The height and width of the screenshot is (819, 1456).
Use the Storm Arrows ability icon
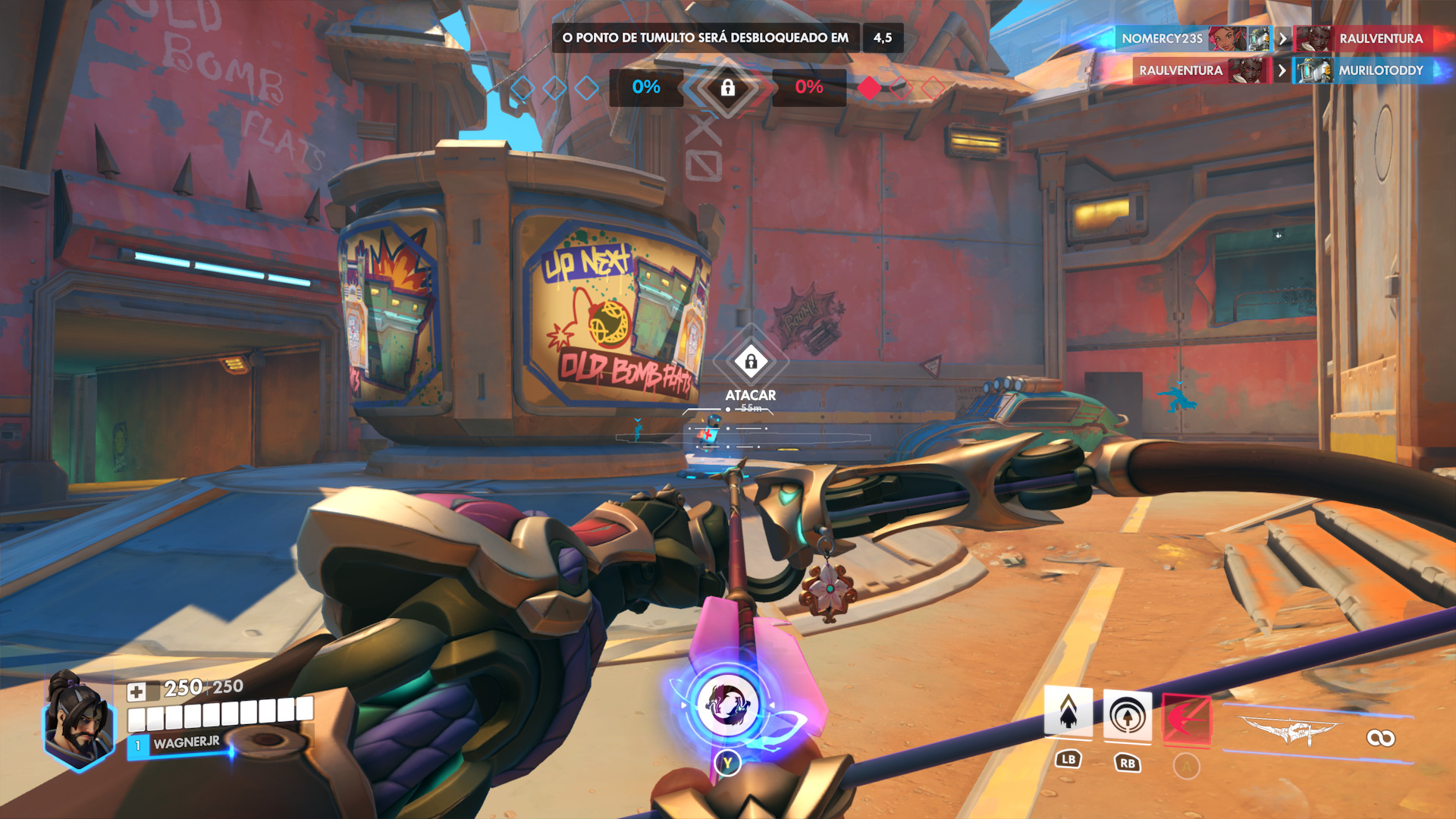coord(1068,713)
